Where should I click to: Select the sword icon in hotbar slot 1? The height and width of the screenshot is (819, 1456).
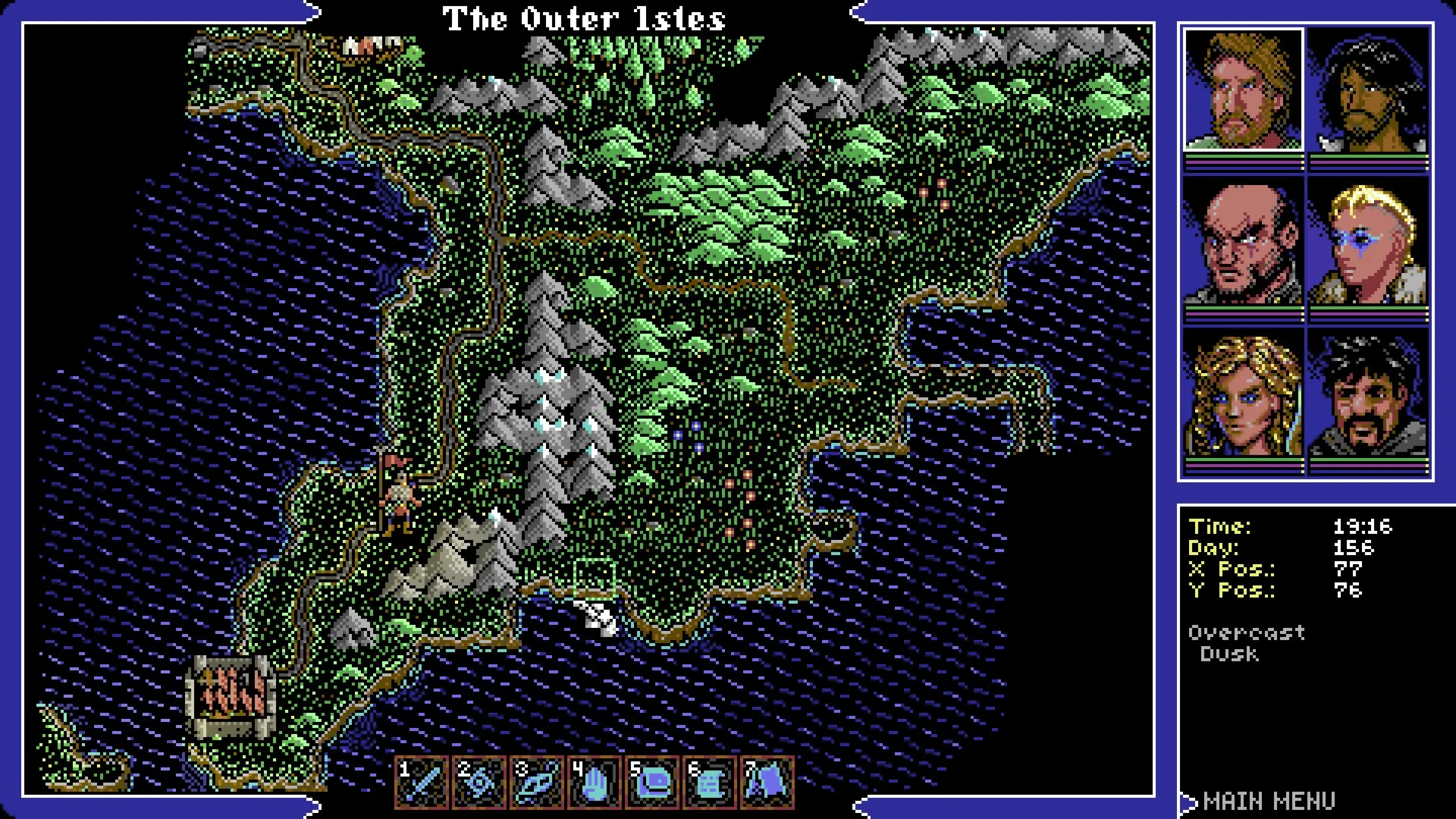pos(423,782)
